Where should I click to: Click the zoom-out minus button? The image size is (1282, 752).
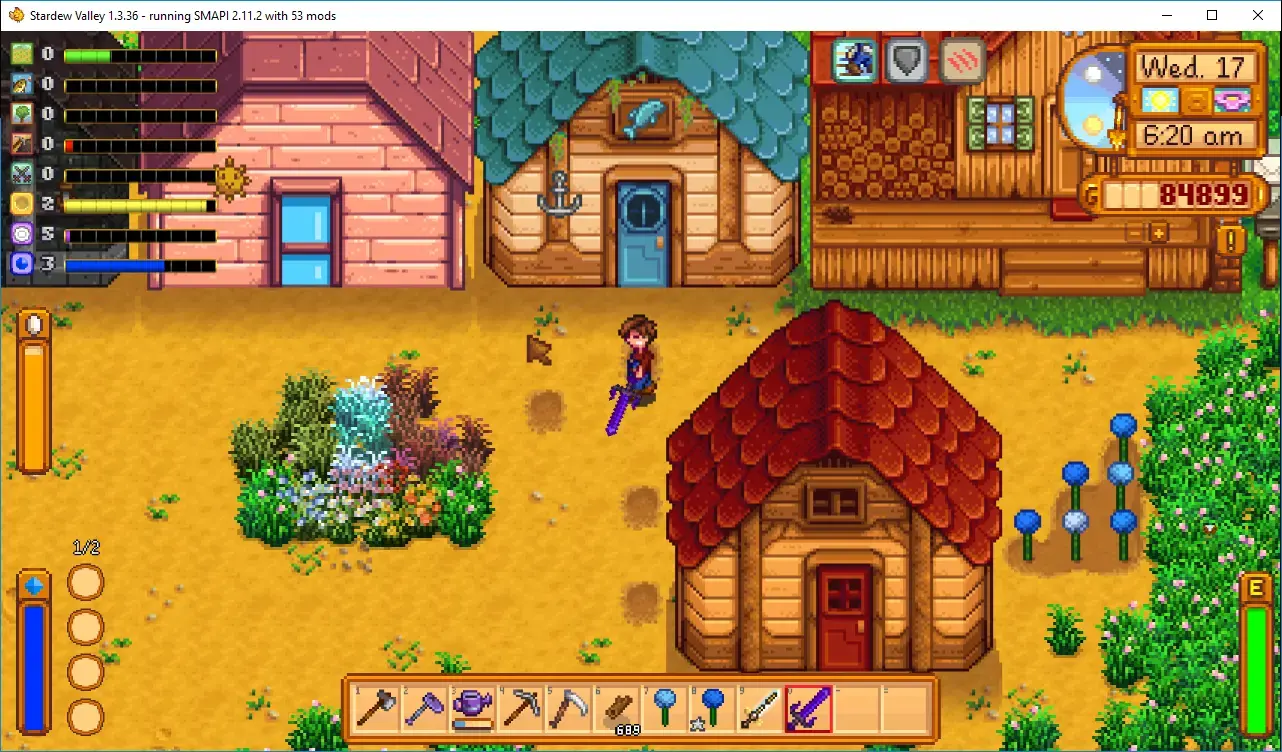click(1134, 232)
